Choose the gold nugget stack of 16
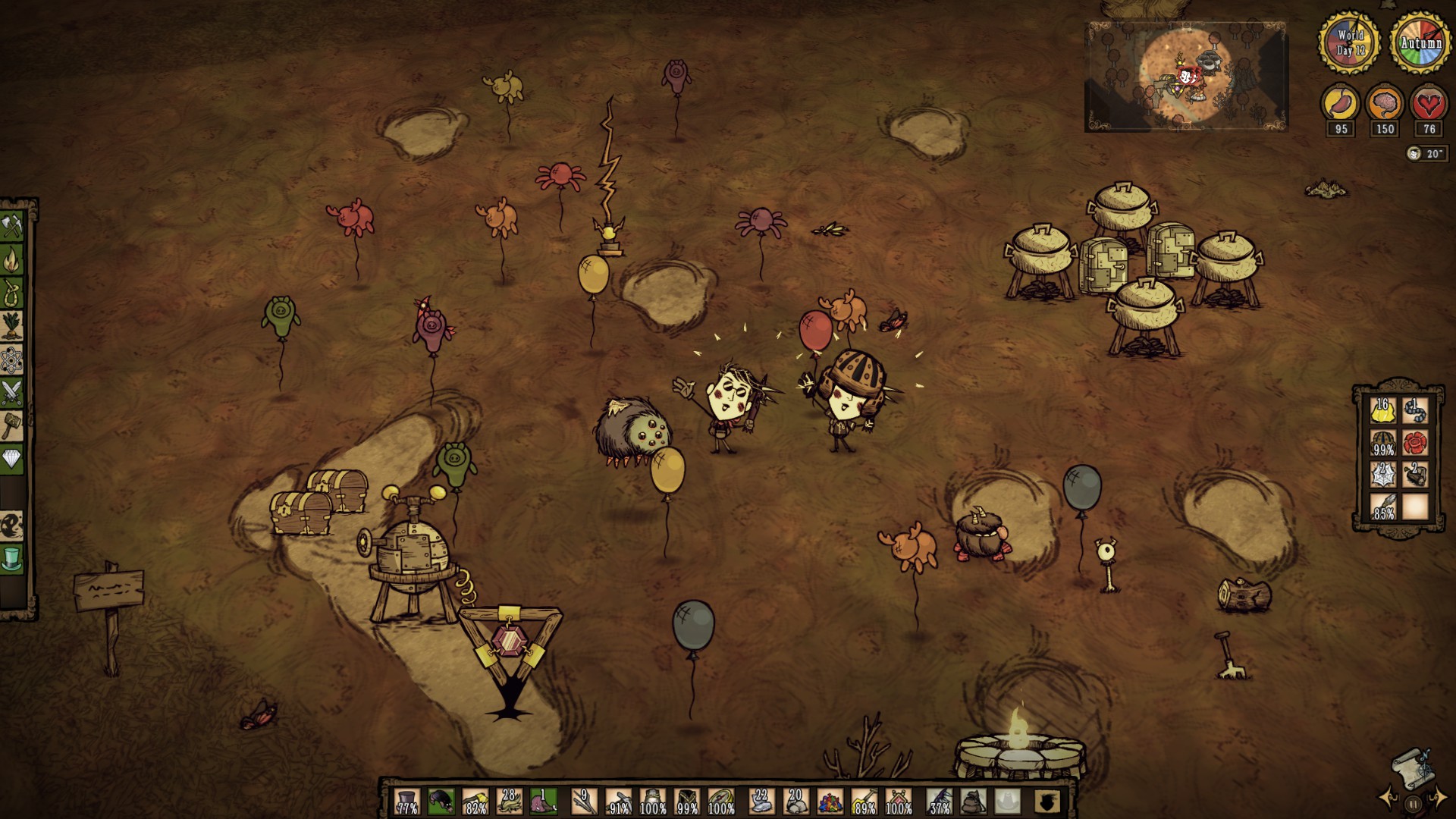 click(x=1382, y=410)
